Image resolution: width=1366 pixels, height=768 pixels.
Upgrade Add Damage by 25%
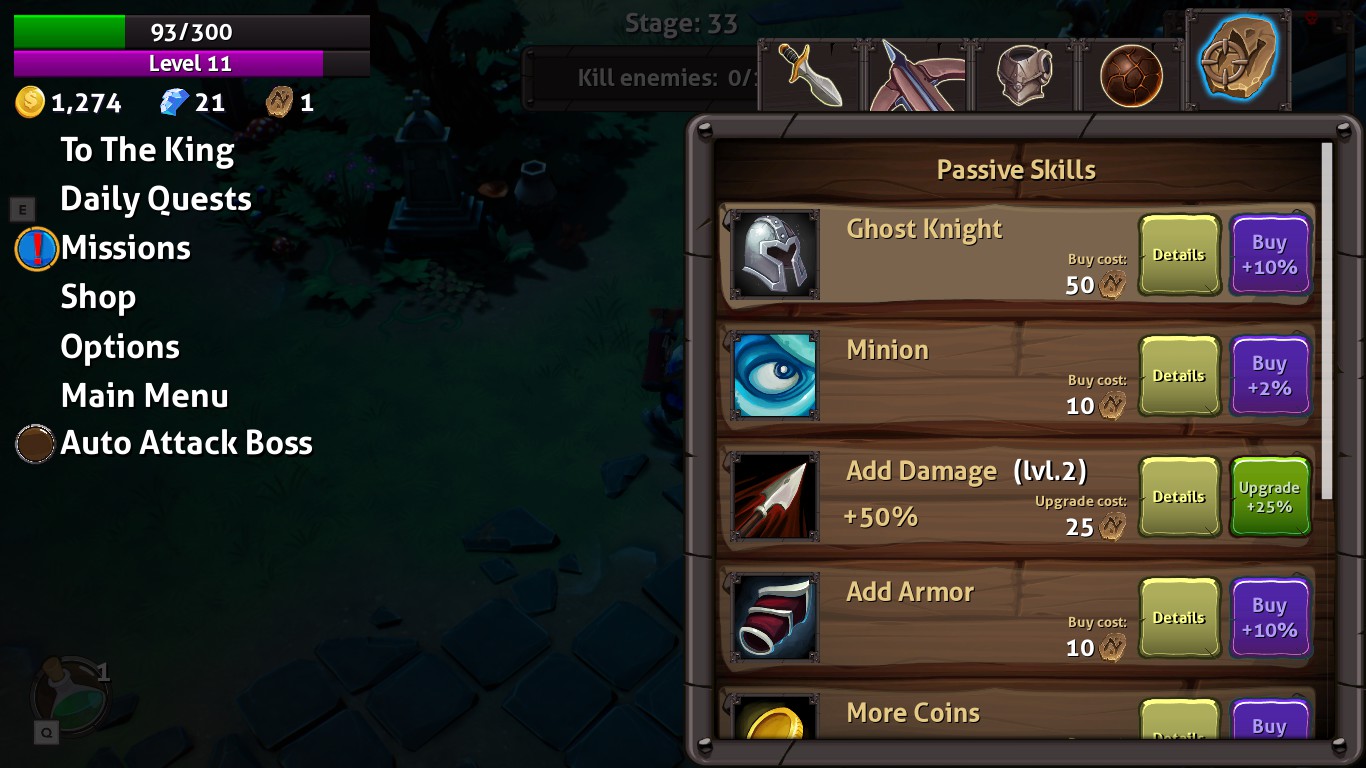[1270, 496]
